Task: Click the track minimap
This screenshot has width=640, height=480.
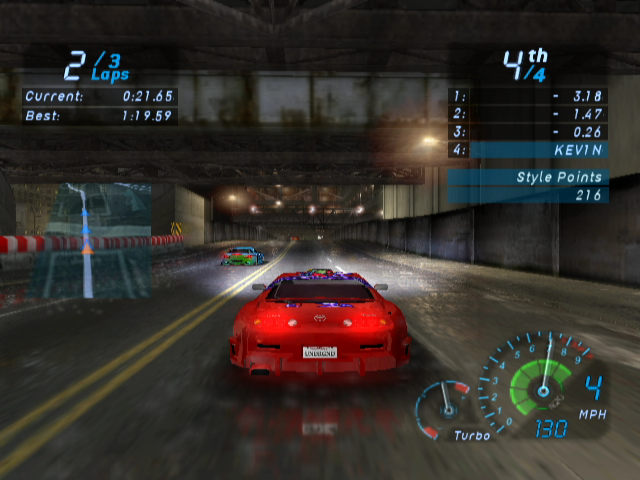Action: [x=88, y=240]
